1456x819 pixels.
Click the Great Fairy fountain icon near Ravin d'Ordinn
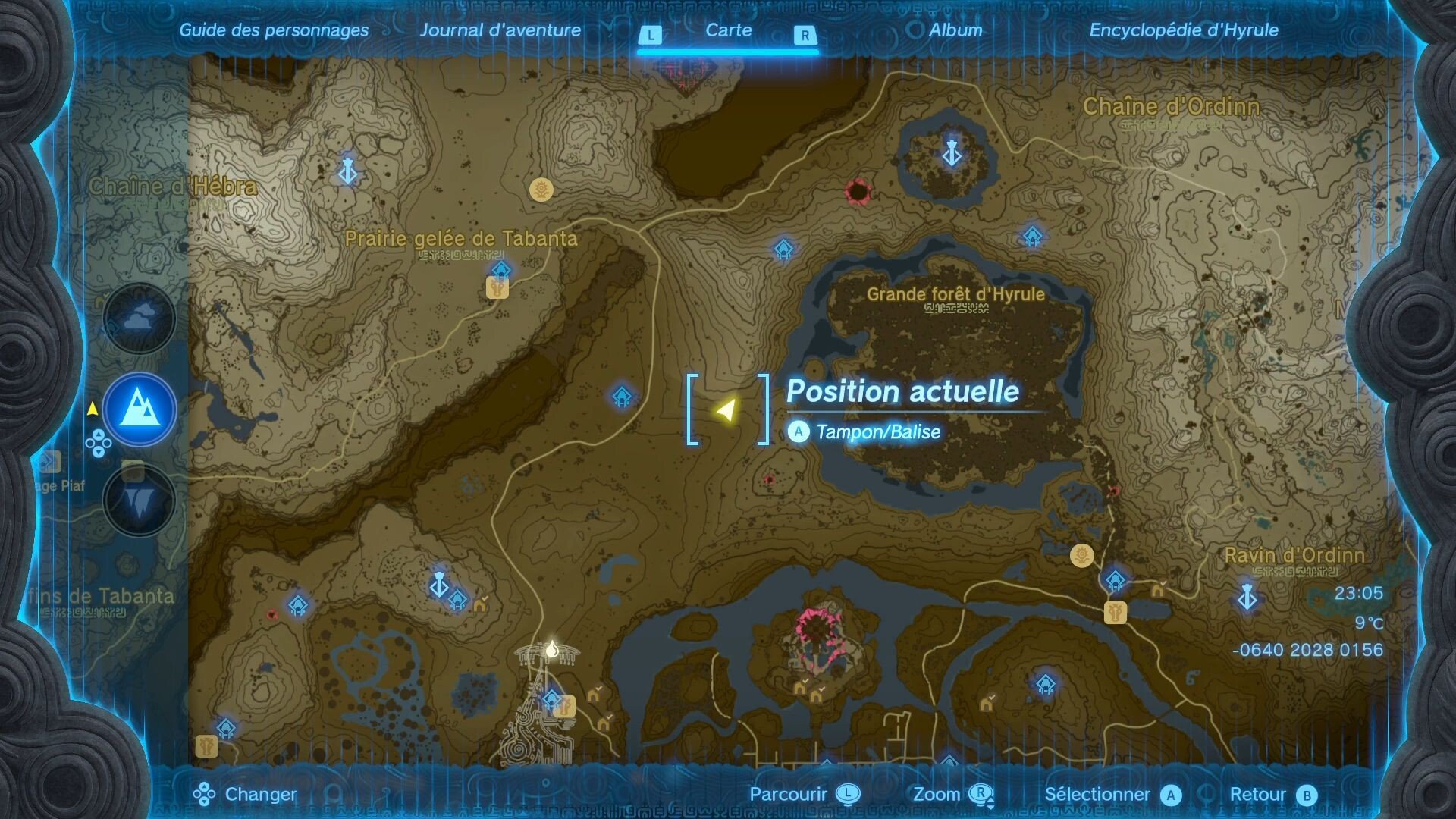pyautogui.click(x=1081, y=556)
